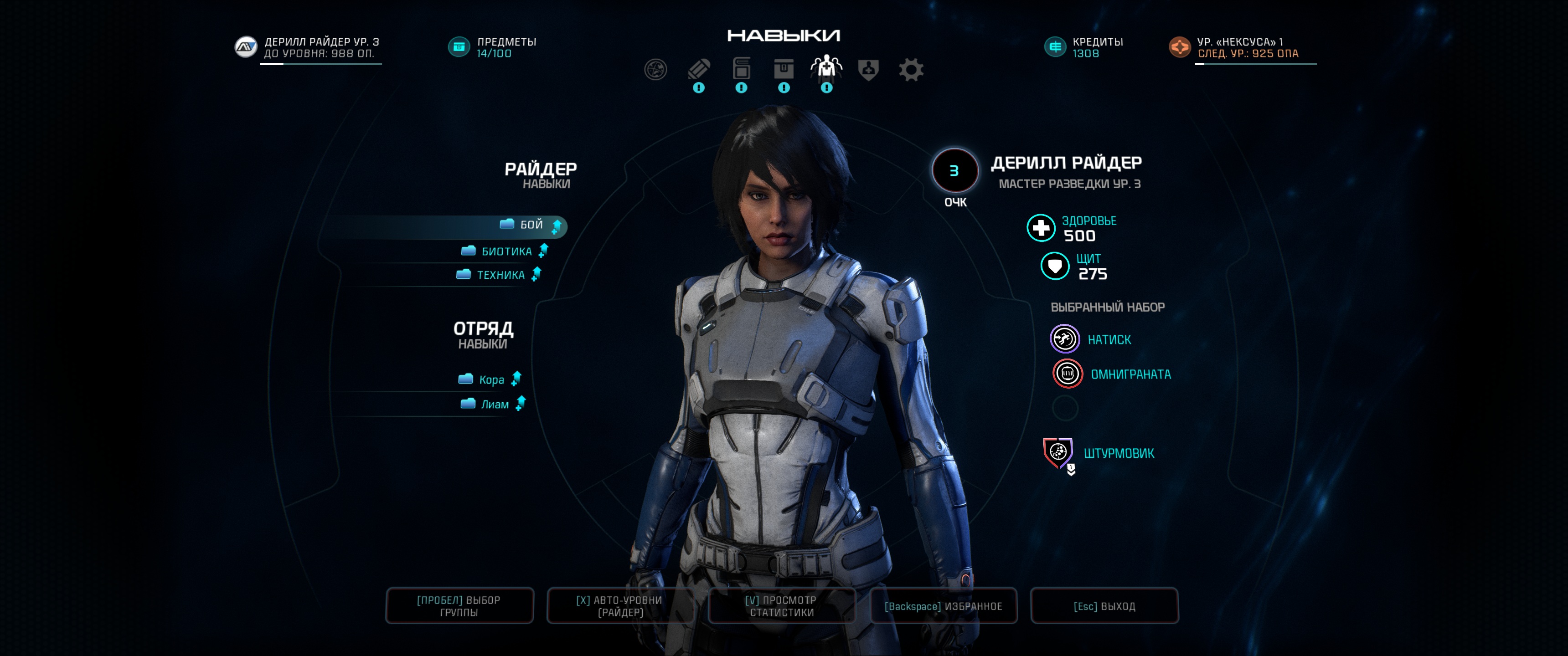The image size is (1568, 656).
Task: Switch to the inventory crate tab
Action: point(784,69)
